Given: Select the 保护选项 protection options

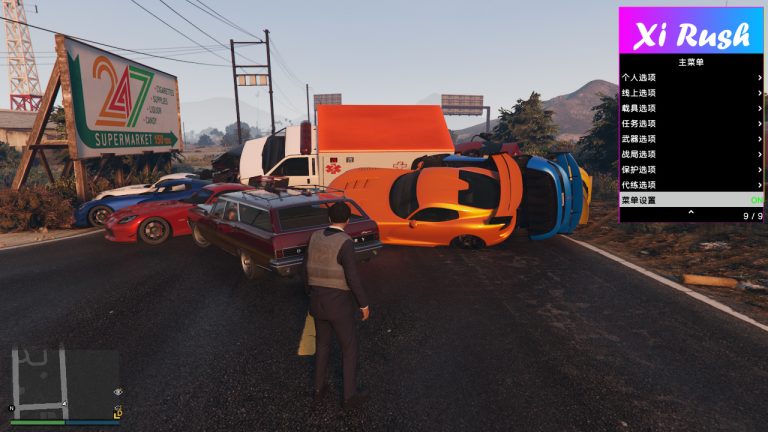Looking at the screenshot, I should click(690, 169).
